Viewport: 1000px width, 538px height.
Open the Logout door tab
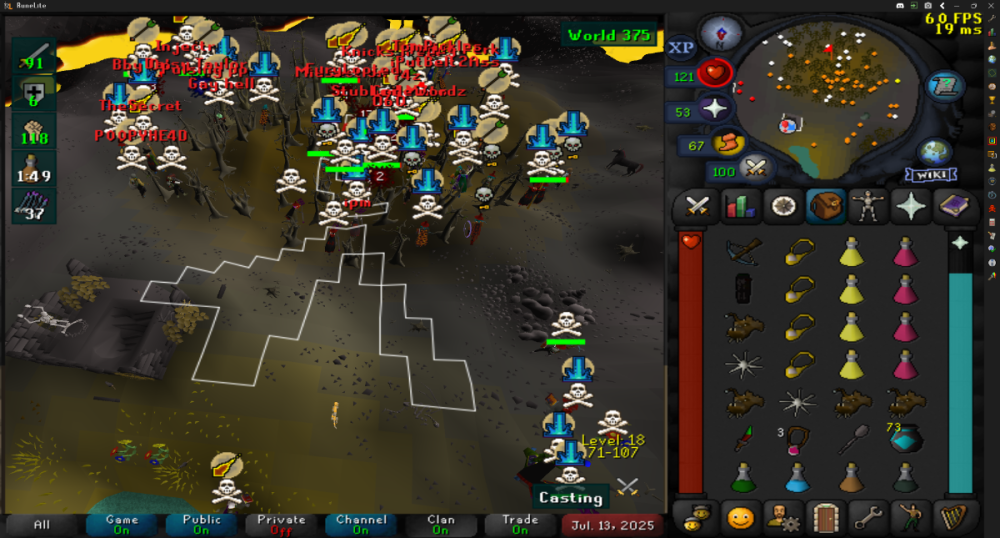(x=825, y=518)
